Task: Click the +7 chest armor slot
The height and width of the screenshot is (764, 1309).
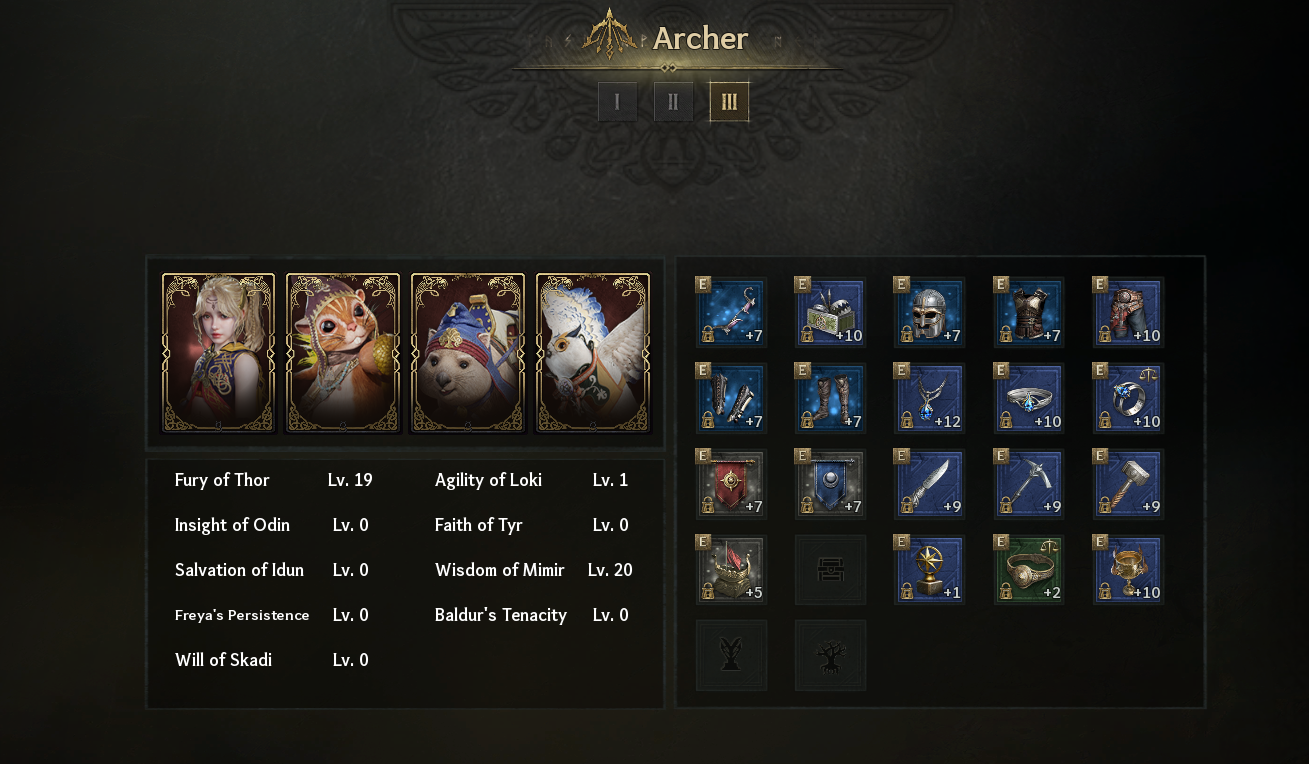Action: (x=1030, y=313)
